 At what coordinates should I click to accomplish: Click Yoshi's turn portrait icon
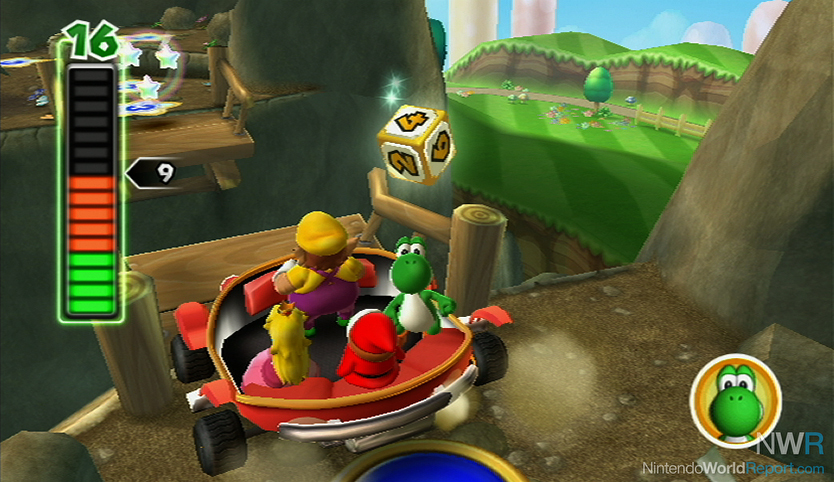point(735,398)
